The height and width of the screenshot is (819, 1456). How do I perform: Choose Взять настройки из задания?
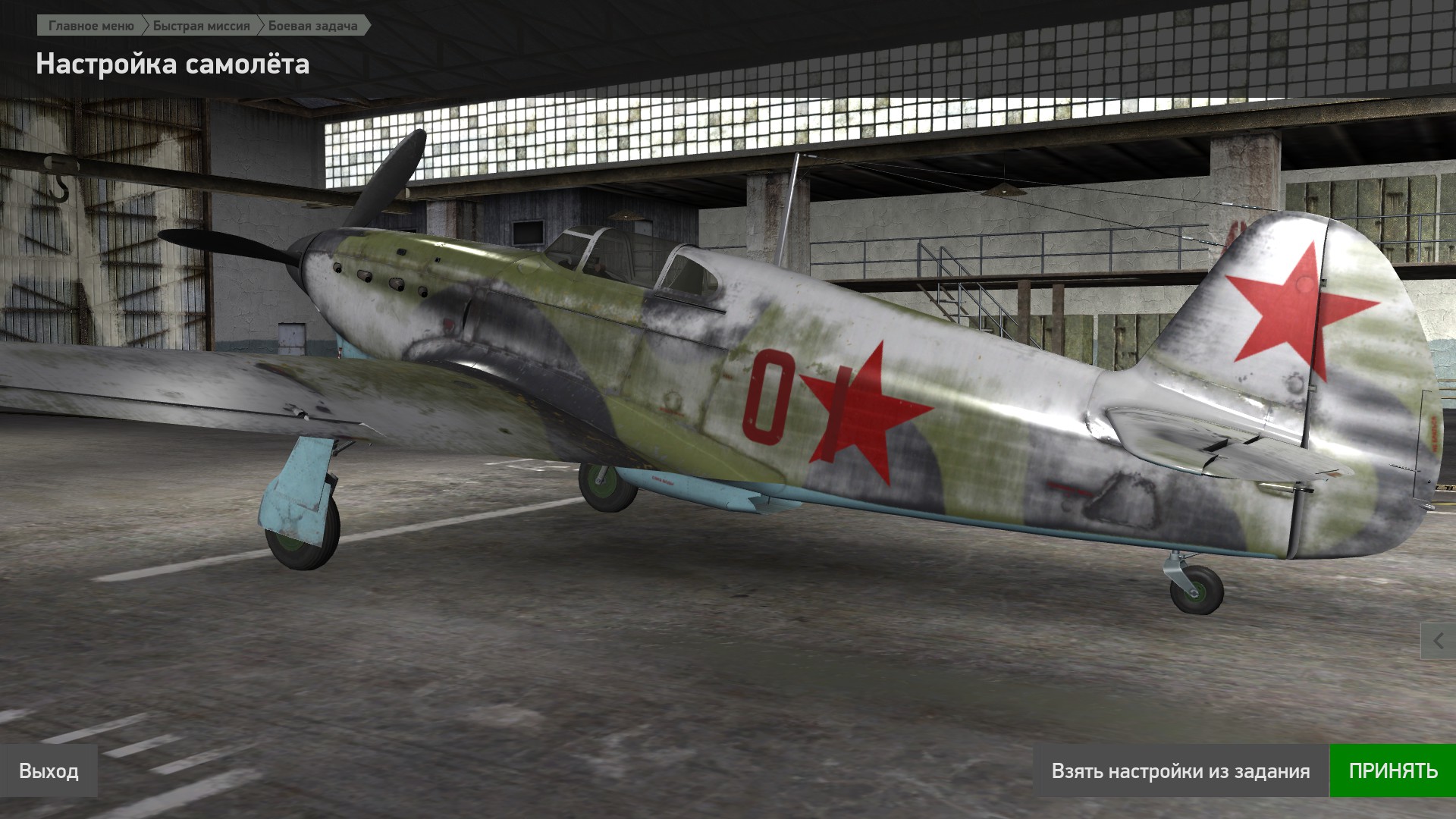(1180, 771)
